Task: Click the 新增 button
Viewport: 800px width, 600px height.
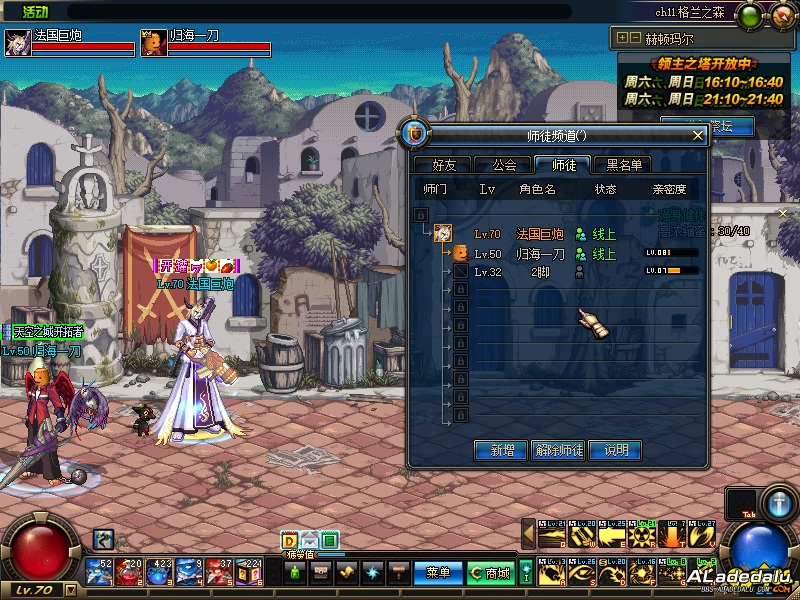Action: (x=500, y=451)
